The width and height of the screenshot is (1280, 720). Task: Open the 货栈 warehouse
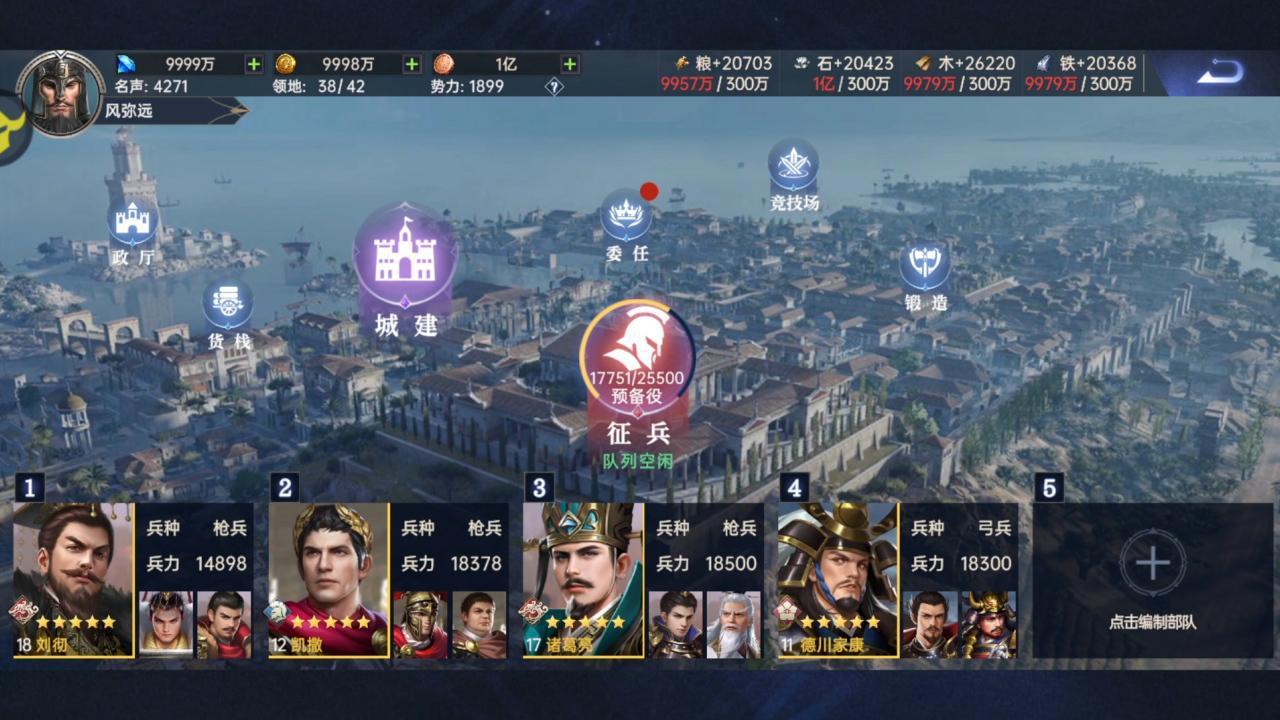click(x=228, y=306)
